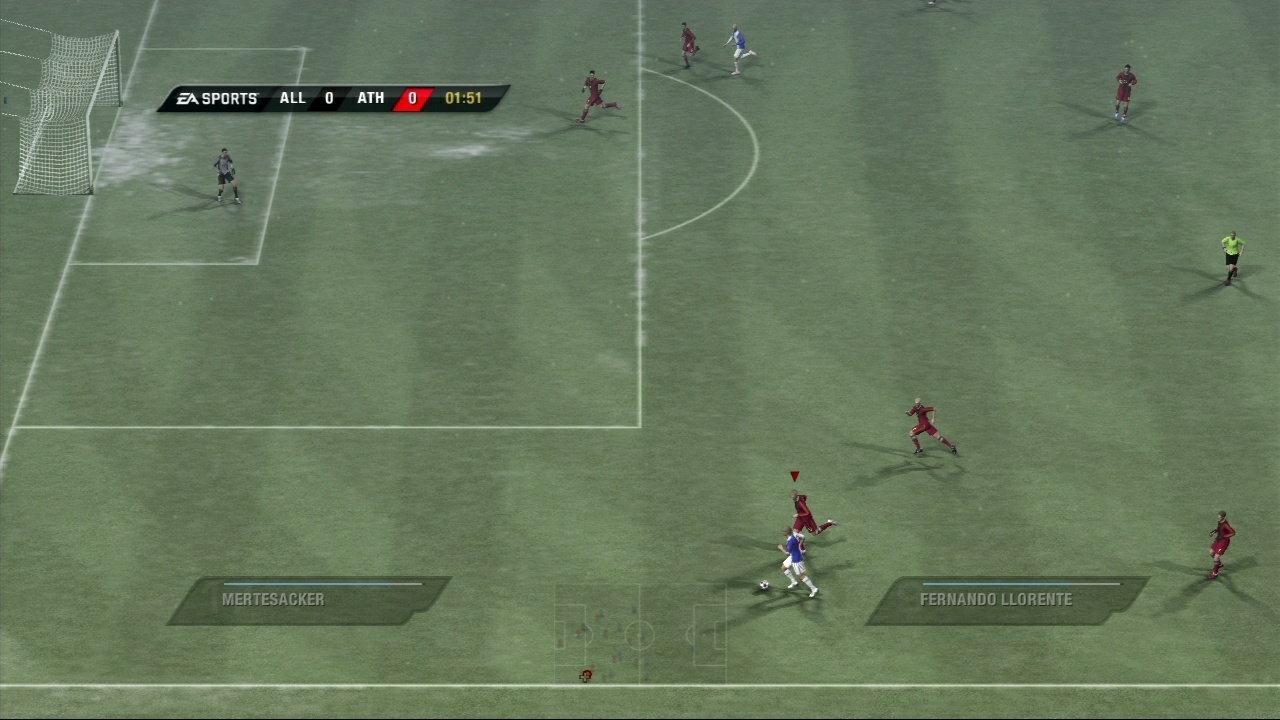
Task: Select the linesman figure at the top-left corner
Action: click(x=6, y=100)
